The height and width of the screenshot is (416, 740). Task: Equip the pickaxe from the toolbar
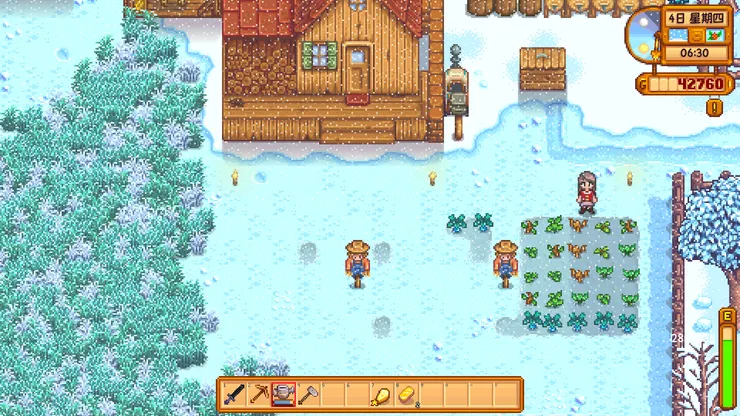259,394
